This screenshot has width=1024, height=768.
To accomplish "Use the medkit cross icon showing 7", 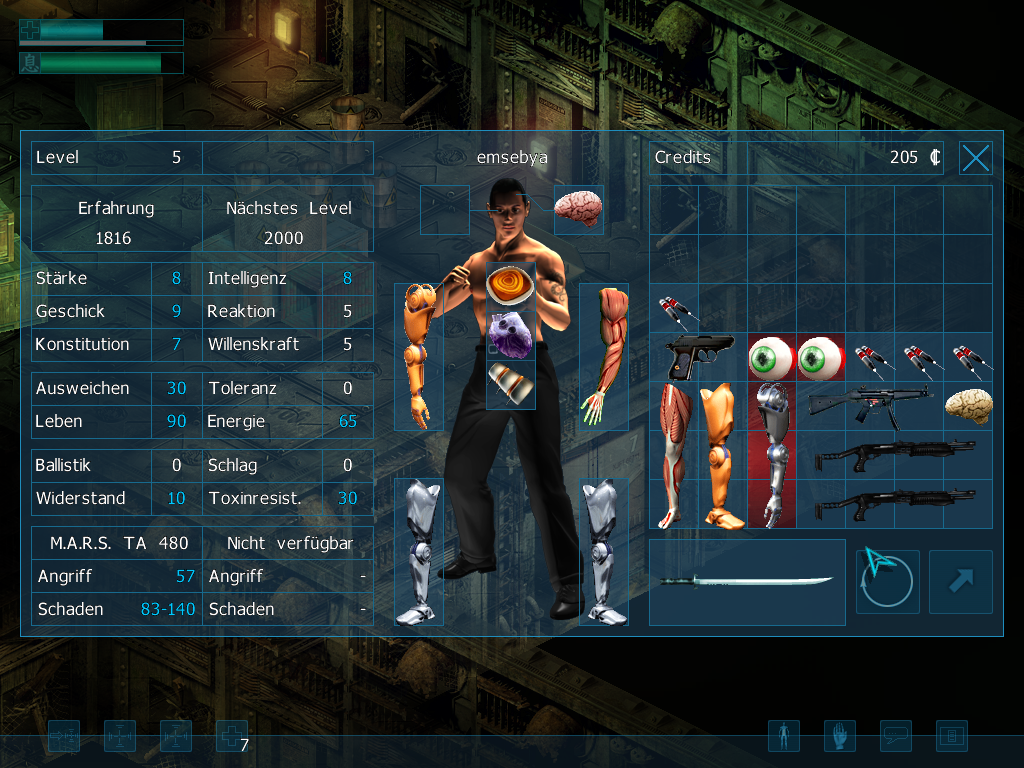I will click(231, 737).
